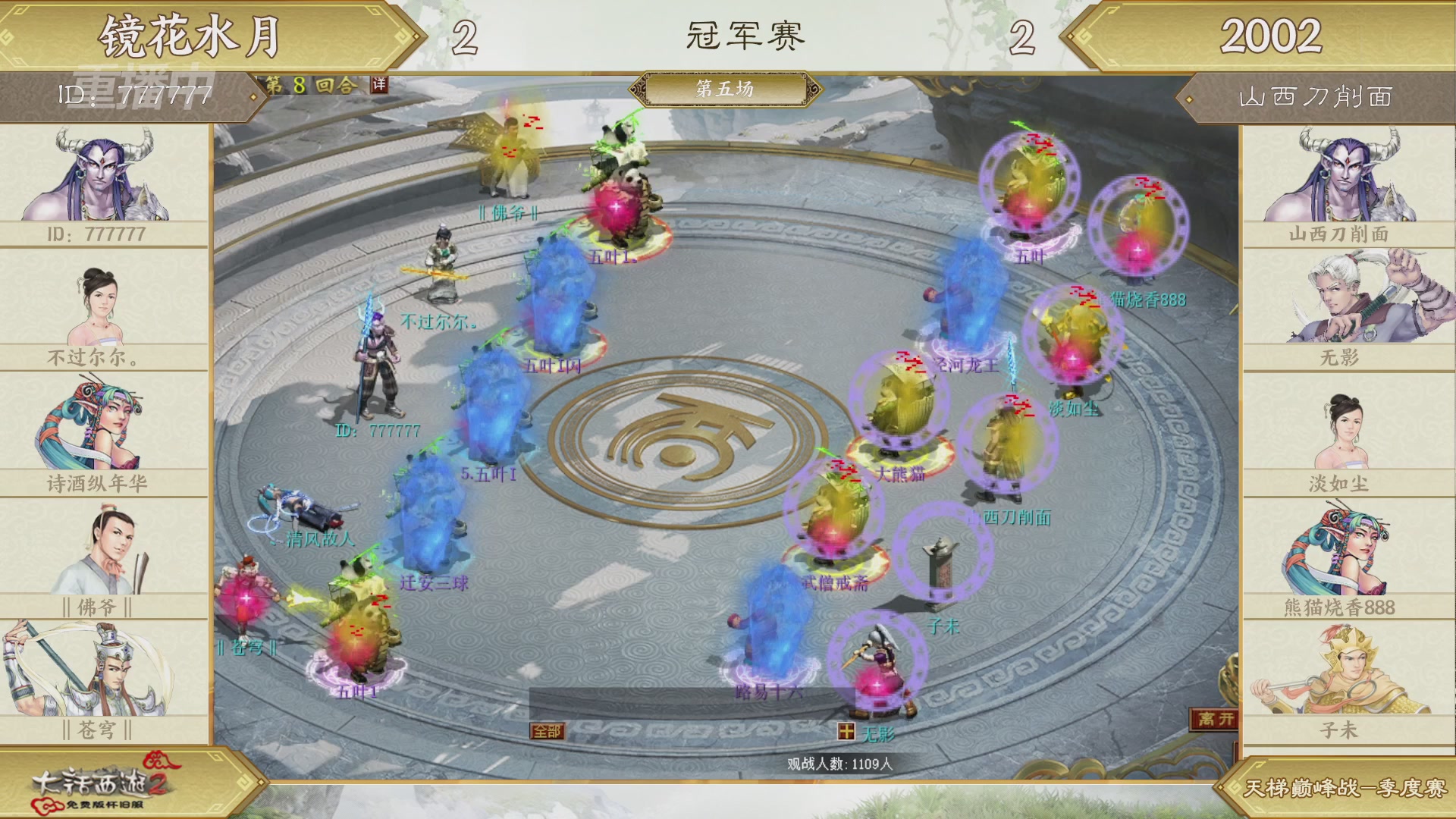1456x819 pixels.
Task: Expand the 第8回合 round details
Action: pos(311,85)
